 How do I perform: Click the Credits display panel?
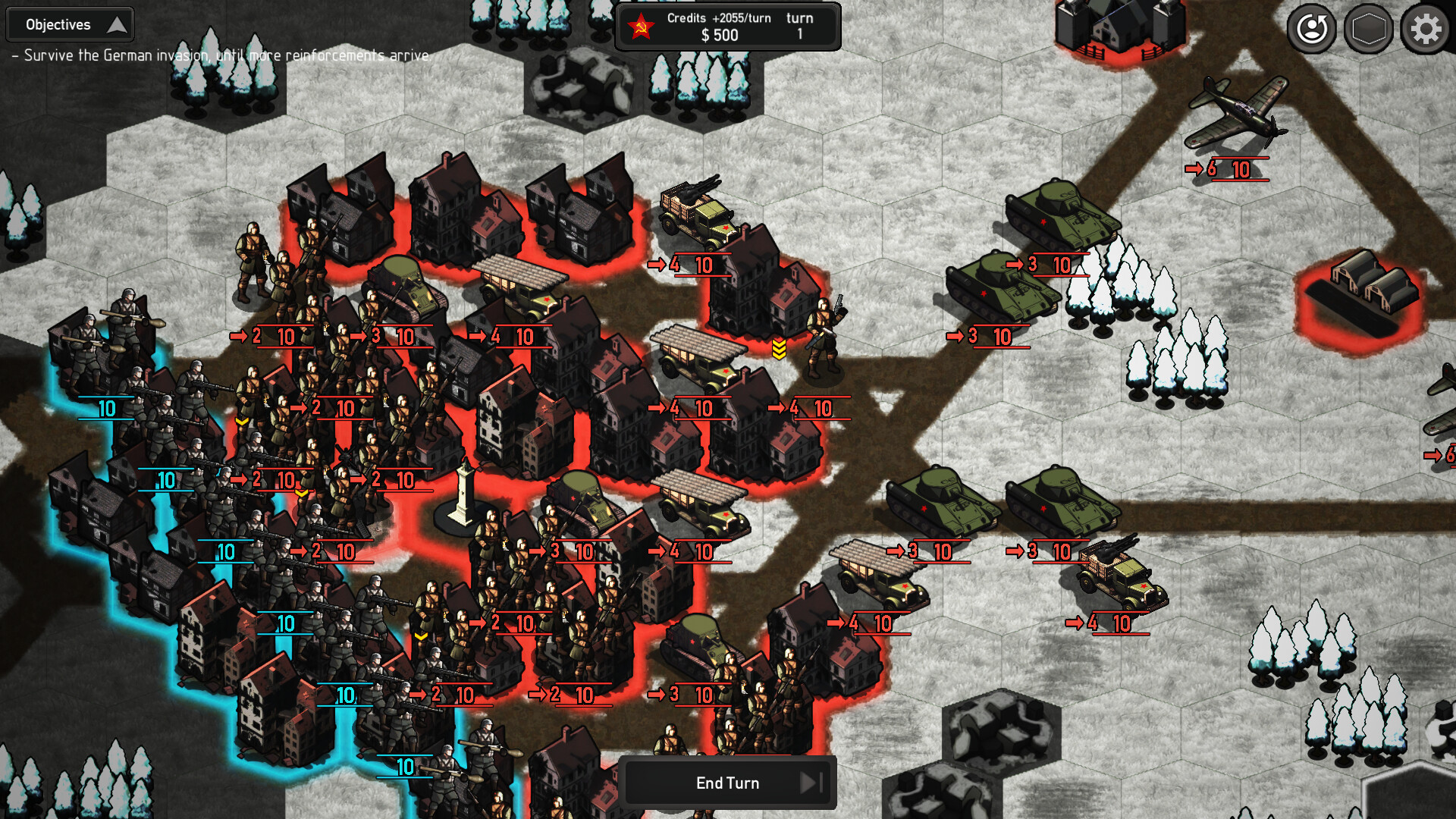pos(727,27)
